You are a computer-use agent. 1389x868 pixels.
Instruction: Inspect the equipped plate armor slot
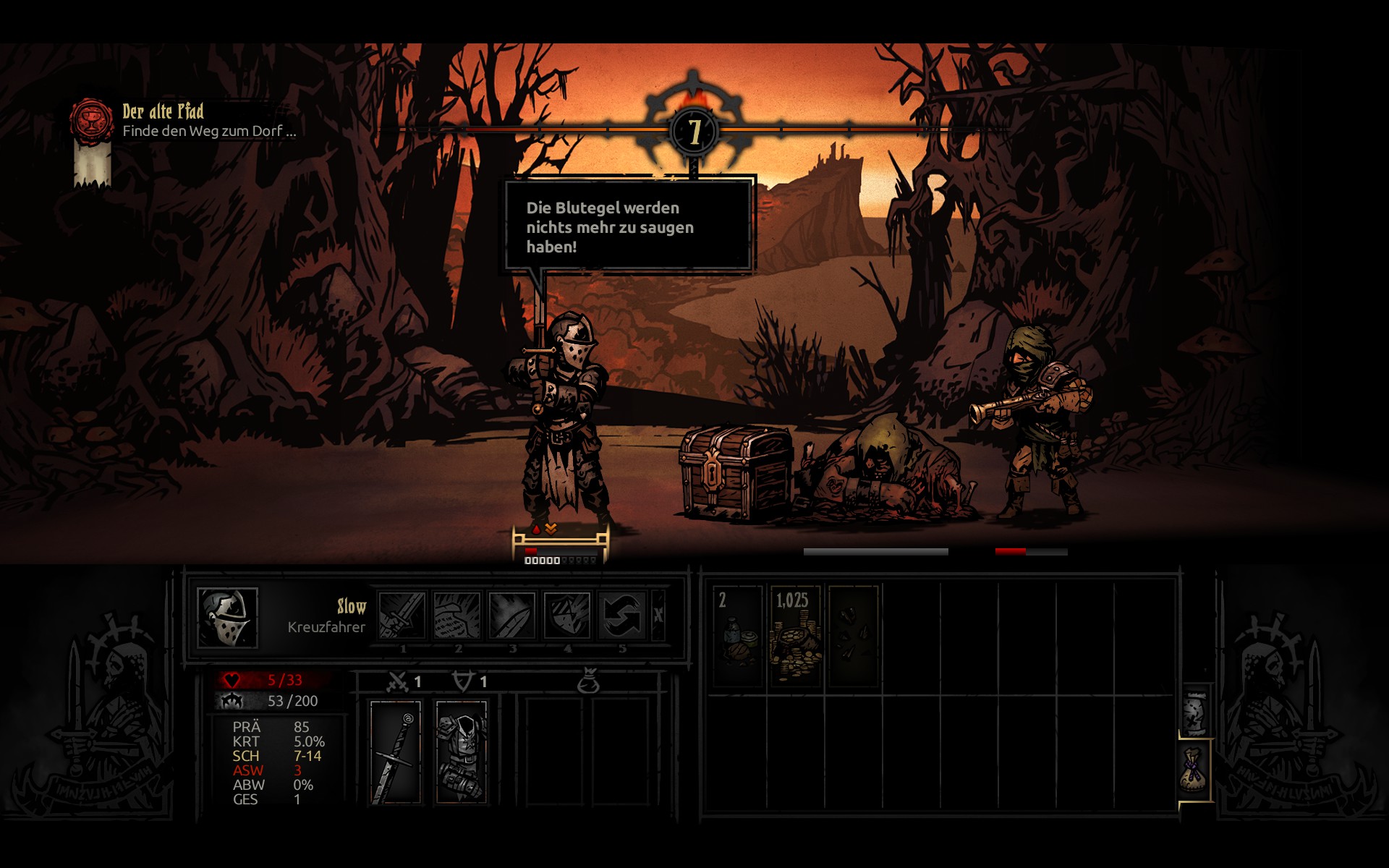tap(462, 752)
